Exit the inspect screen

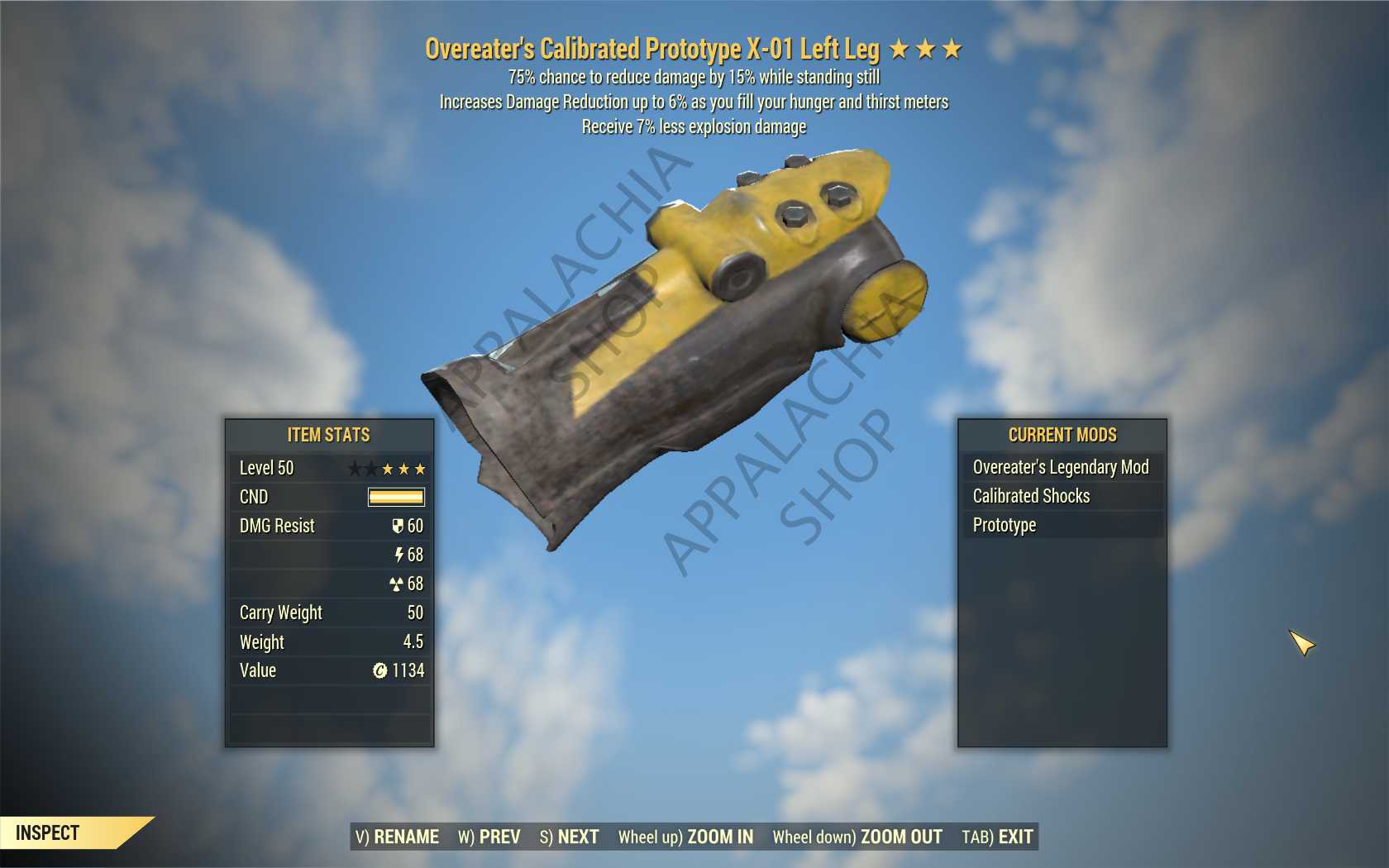997,837
